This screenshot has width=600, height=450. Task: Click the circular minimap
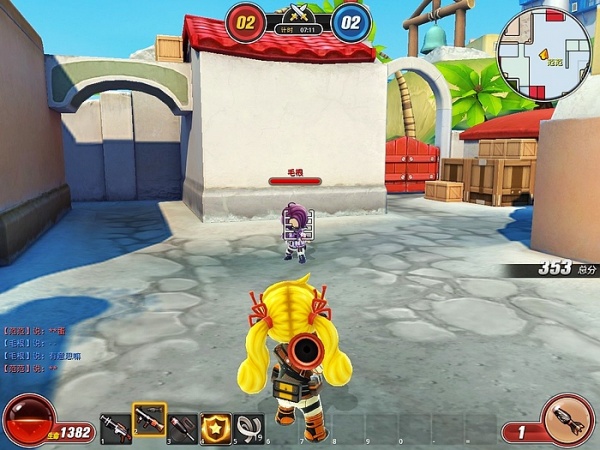[546, 54]
